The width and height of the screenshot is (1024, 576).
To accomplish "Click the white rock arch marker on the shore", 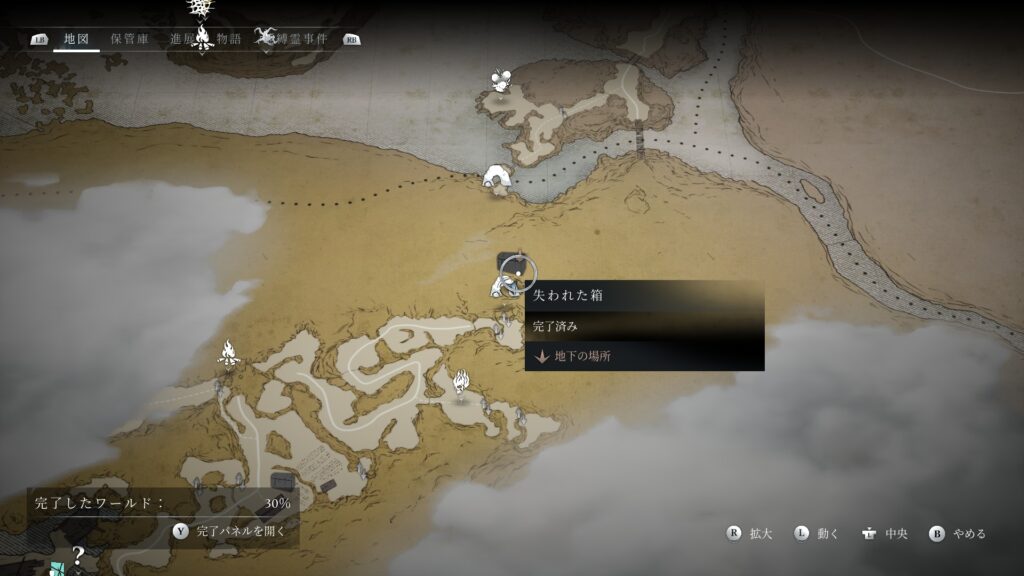I will tap(497, 178).
